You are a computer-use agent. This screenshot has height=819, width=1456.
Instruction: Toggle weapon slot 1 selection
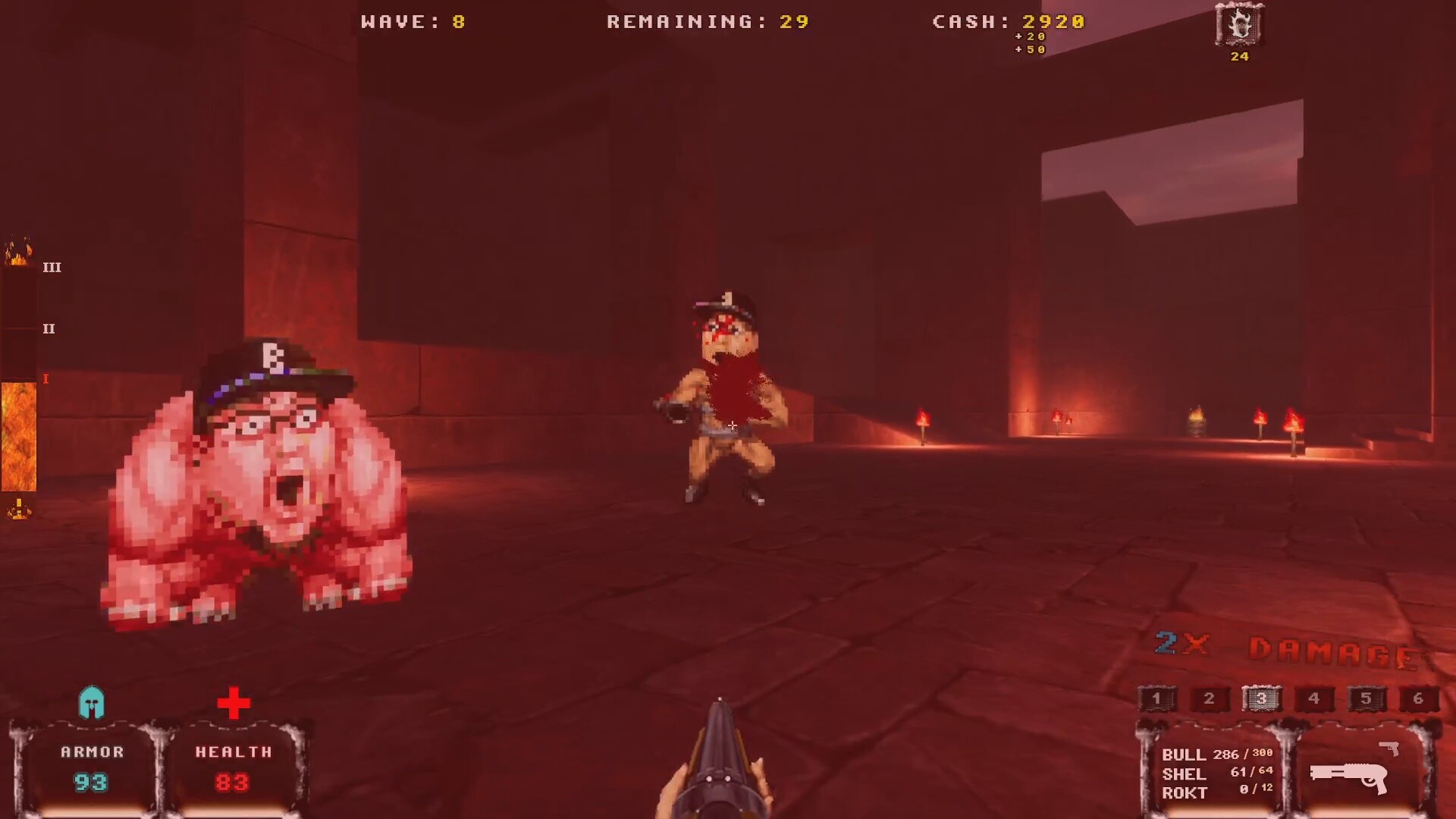[1156, 699]
